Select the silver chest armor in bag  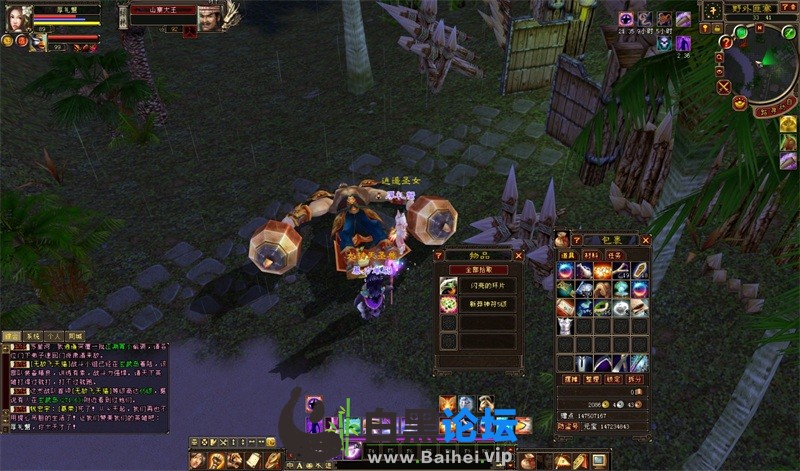565,327
